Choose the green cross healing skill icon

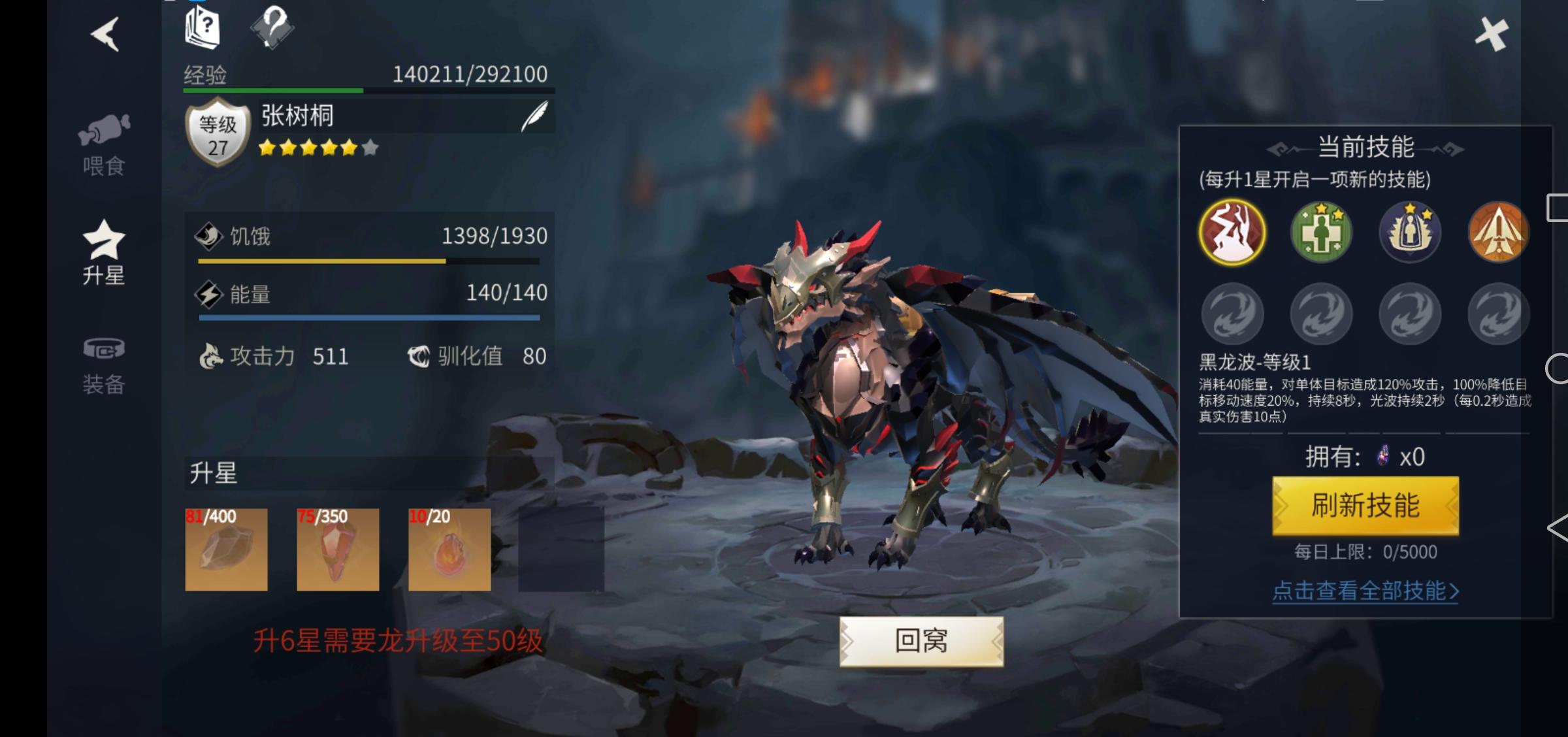coord(1321,233)
